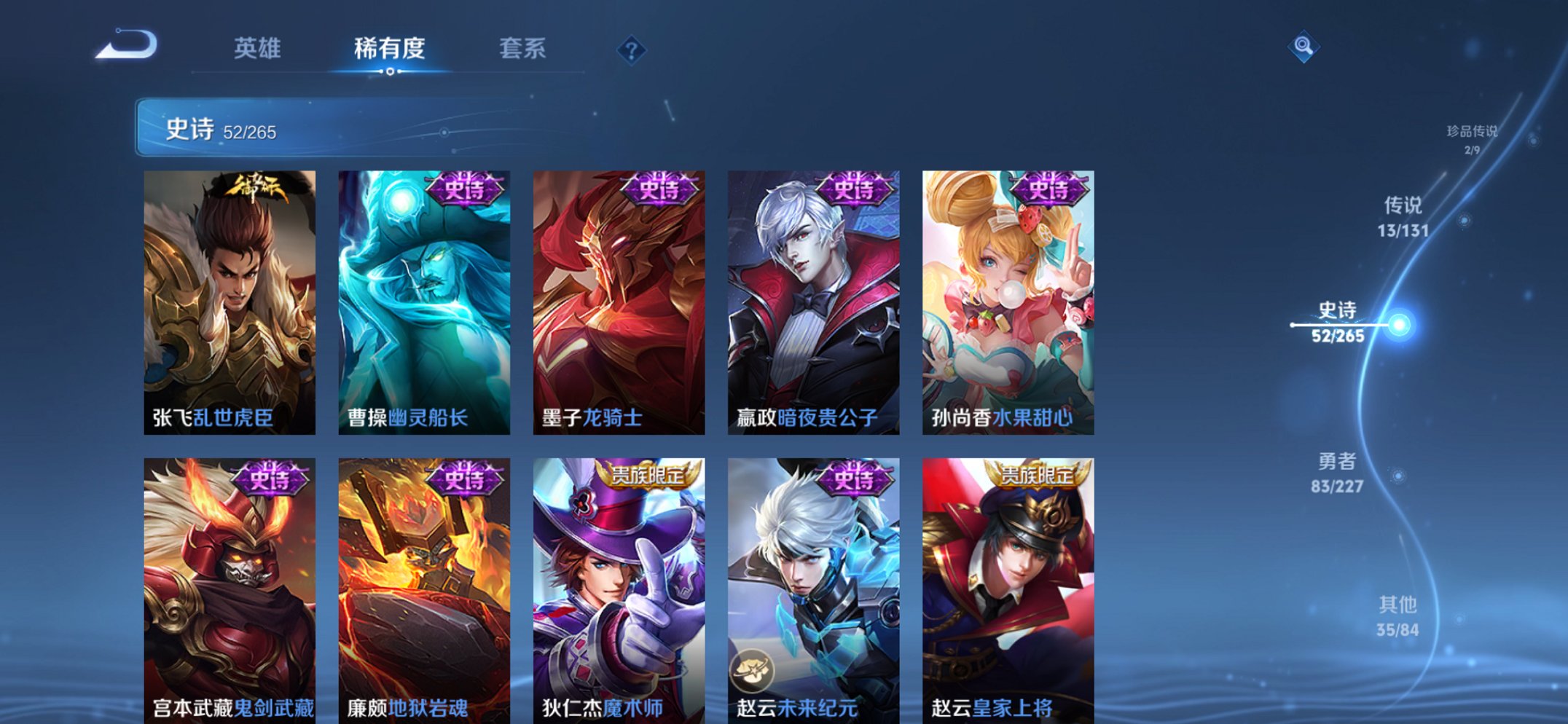The width and height of the screenshot is (1568, 724).
Task: Open the help question mark icon
Action: 633,50
